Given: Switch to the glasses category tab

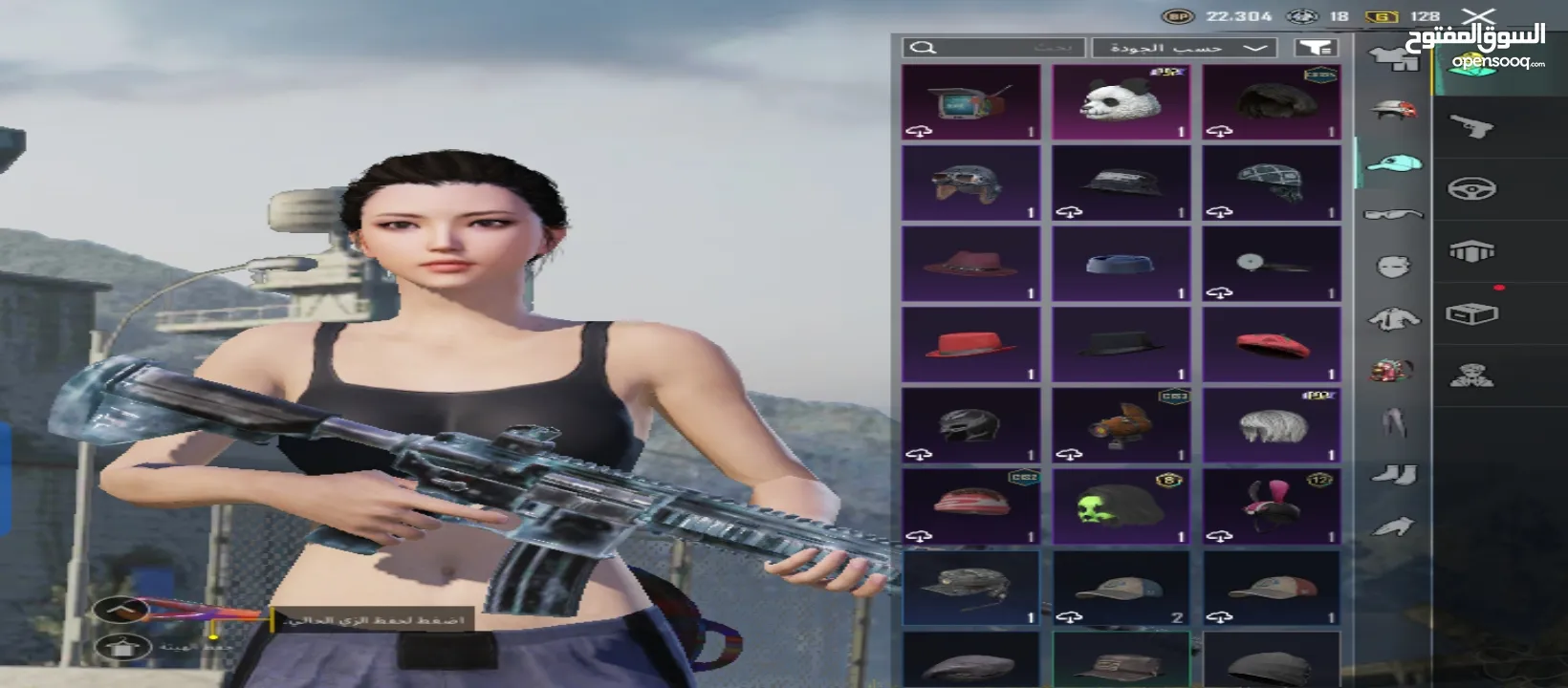Looking at the screenshot, I should pyautogui.click(x=1394, y=214).
